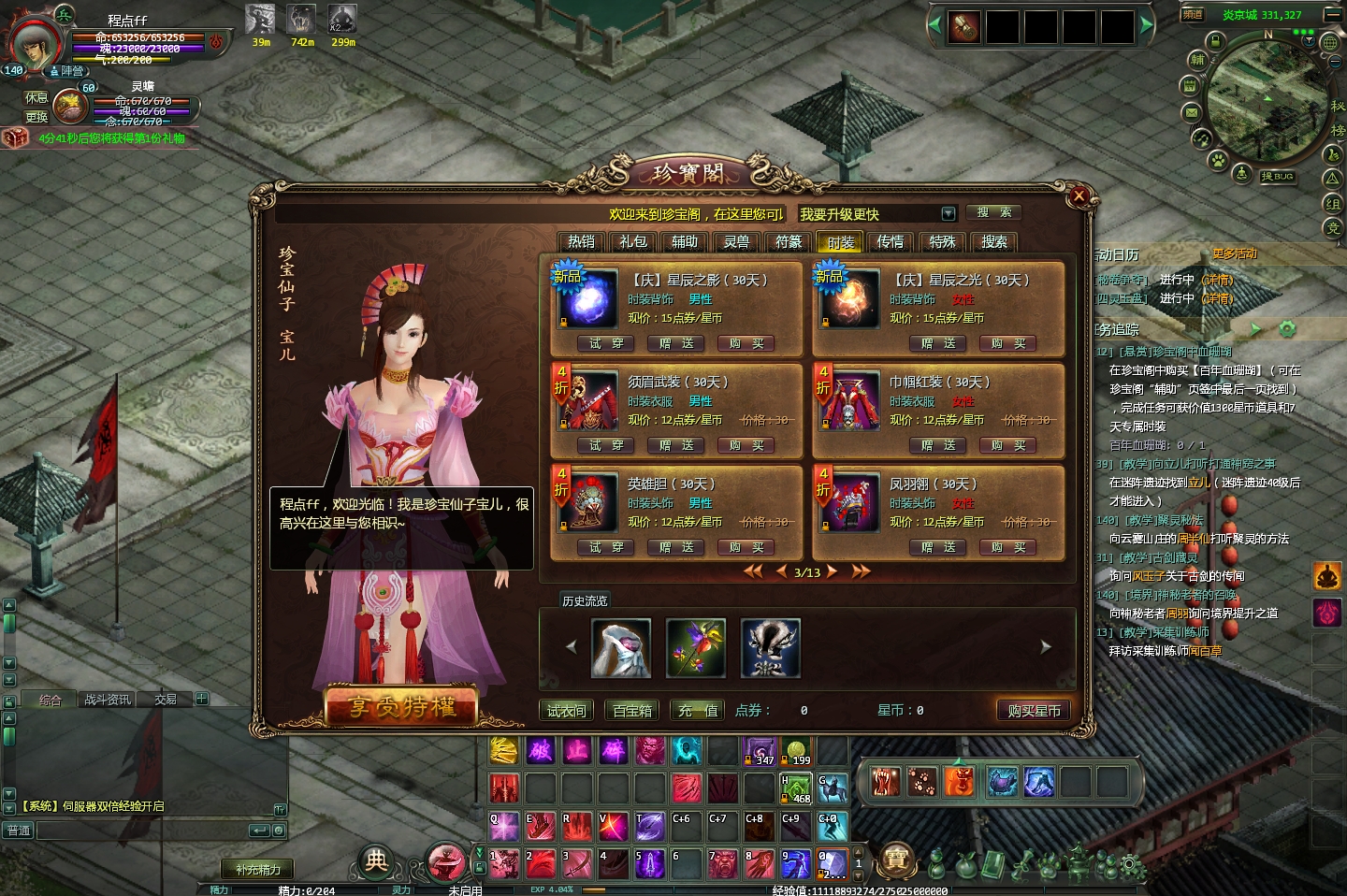
Task: Open the 礼包 shop category
Action: 633,241
